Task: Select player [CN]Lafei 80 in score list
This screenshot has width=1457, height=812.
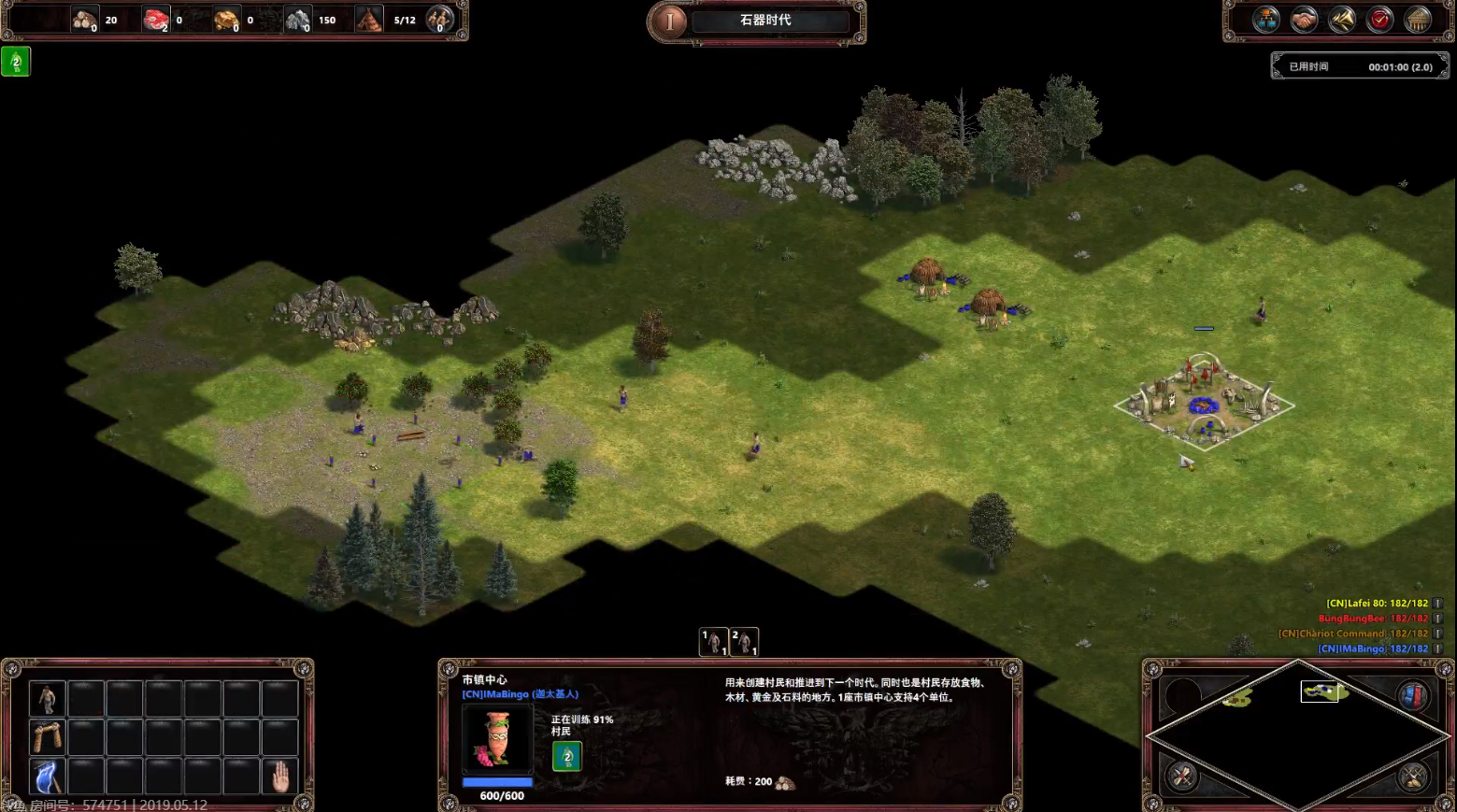Action: pos(1377,604)
